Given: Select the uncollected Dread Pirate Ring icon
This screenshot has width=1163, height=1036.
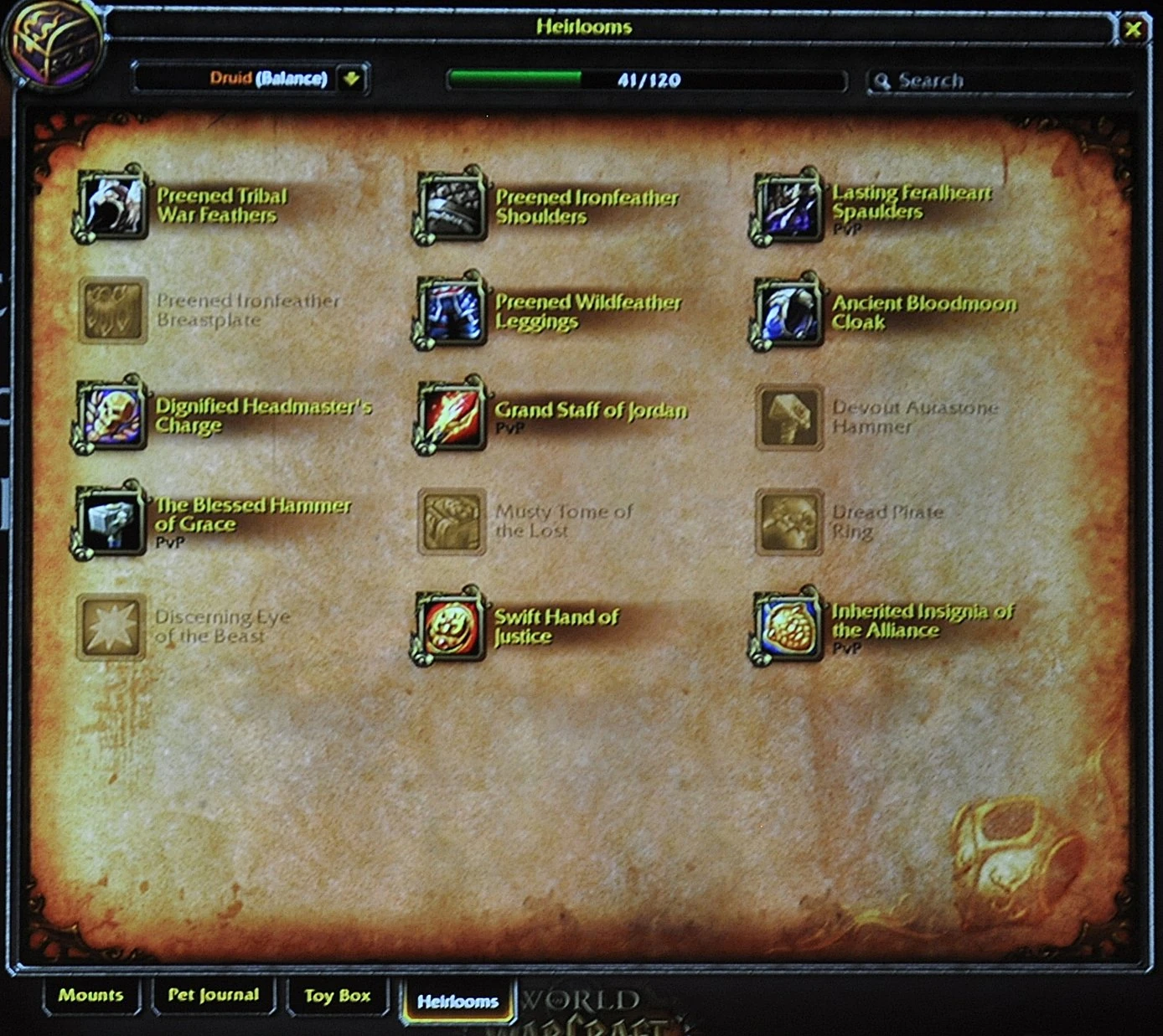Looking at the screenshot, I should [788, 521].
